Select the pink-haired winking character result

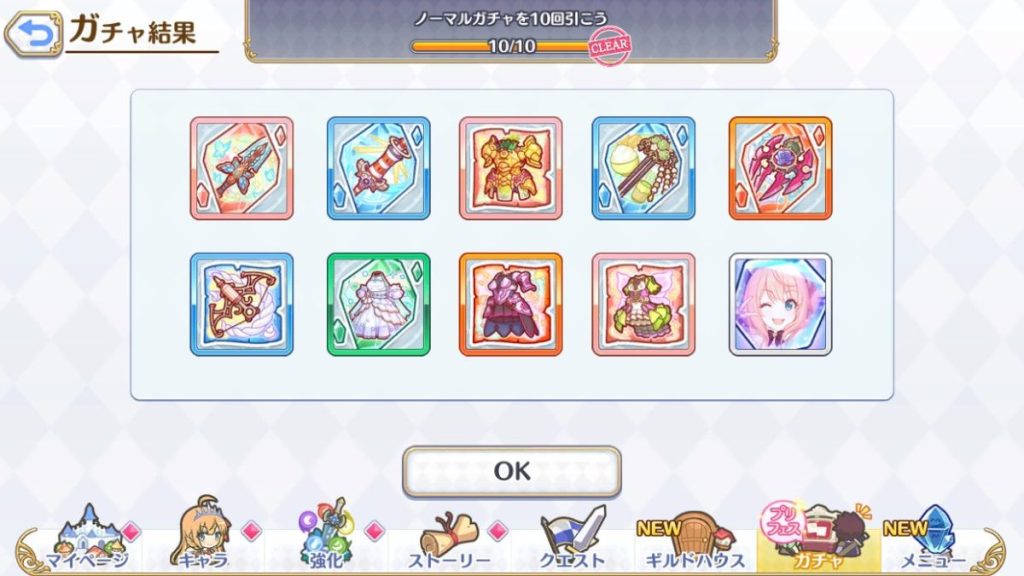[x=780, y=304]
